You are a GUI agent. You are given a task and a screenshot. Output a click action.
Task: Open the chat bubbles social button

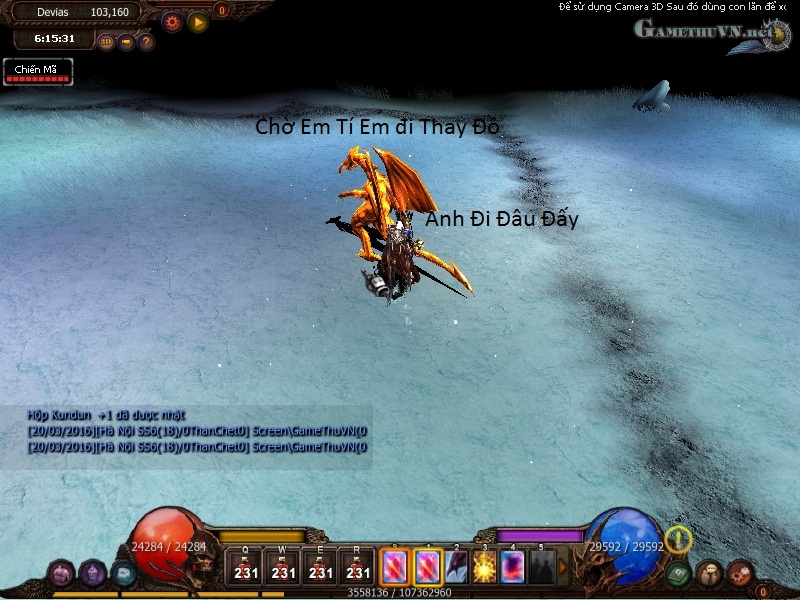709,573
